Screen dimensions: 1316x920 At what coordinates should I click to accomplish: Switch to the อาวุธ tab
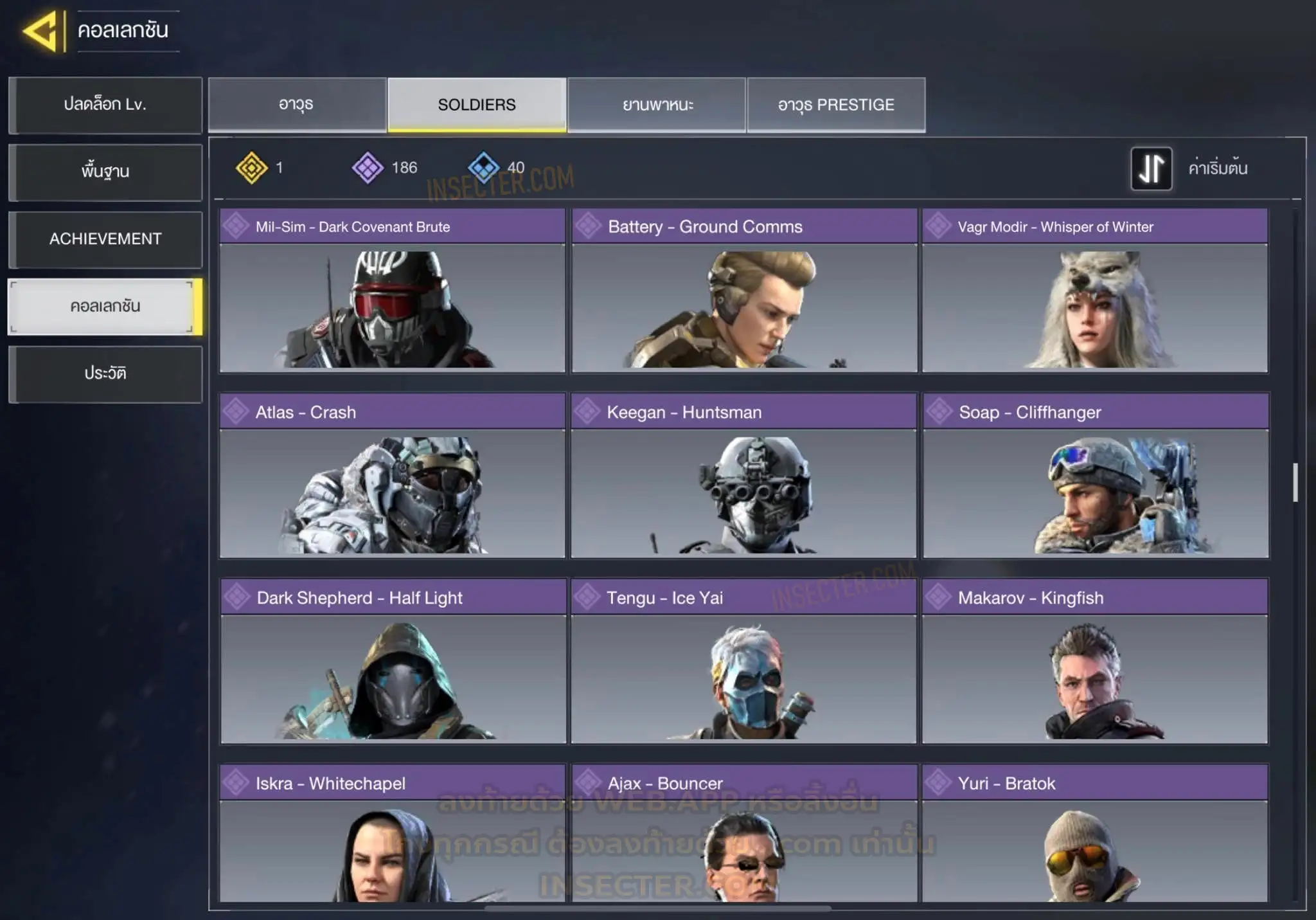[297, 105]
